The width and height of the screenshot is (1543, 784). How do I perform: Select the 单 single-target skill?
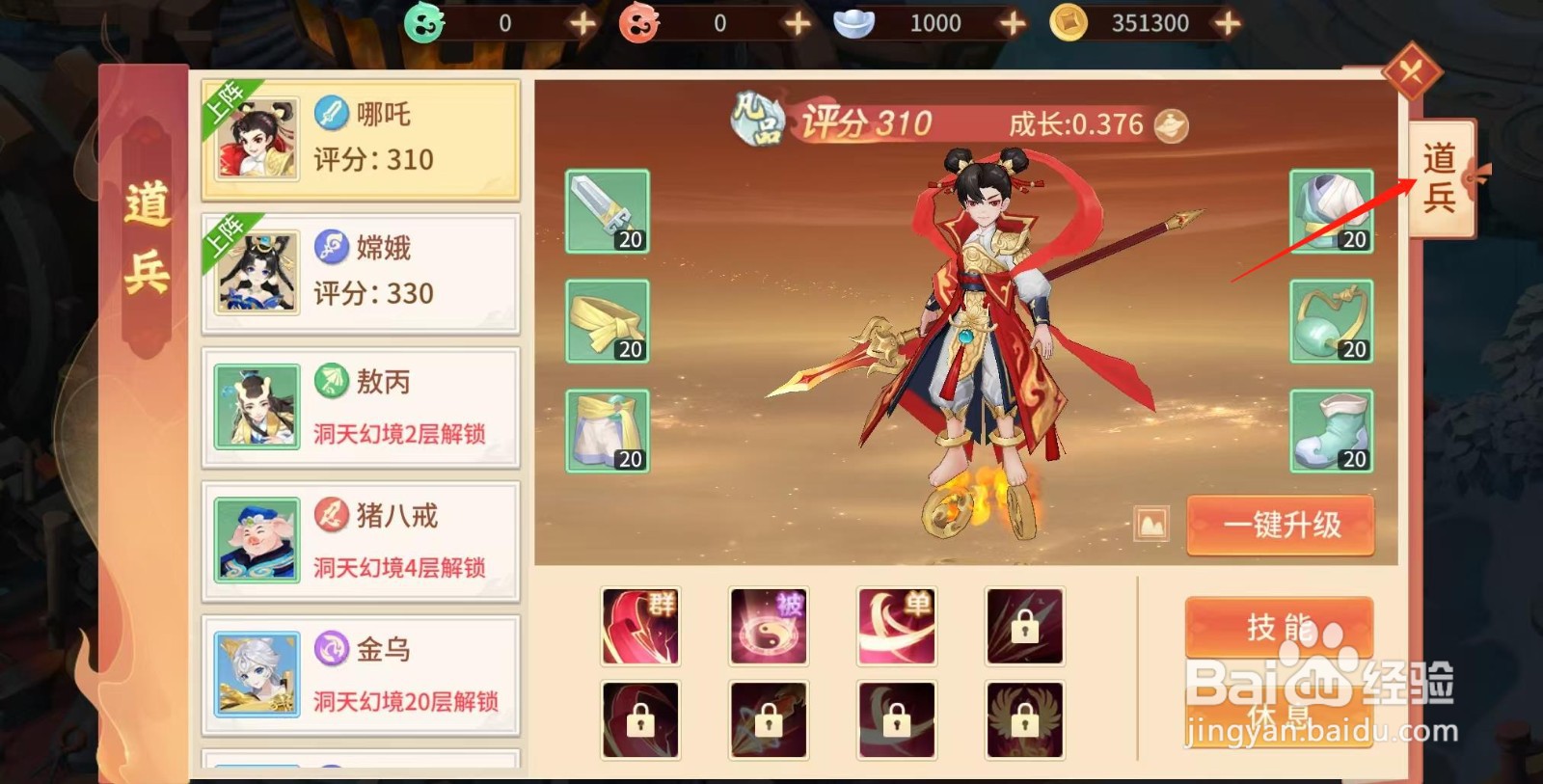pyautogui.click(x=897, y=627)
